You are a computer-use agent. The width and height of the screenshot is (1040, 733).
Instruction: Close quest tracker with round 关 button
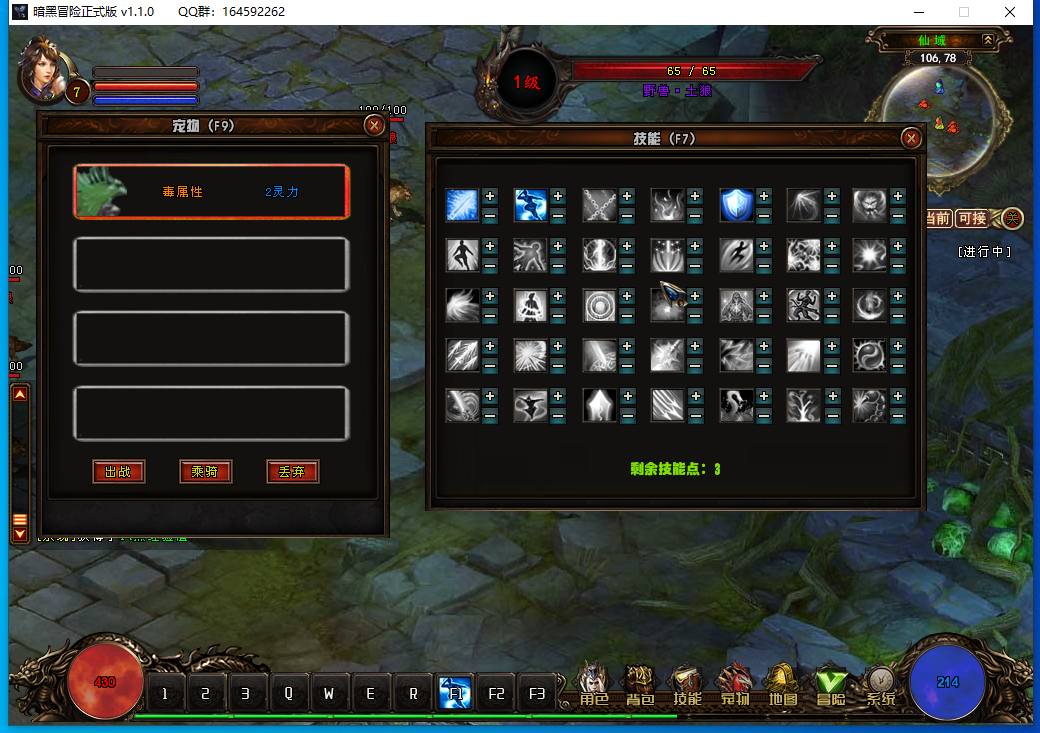pyautogui.click(x=1012, y=218)
